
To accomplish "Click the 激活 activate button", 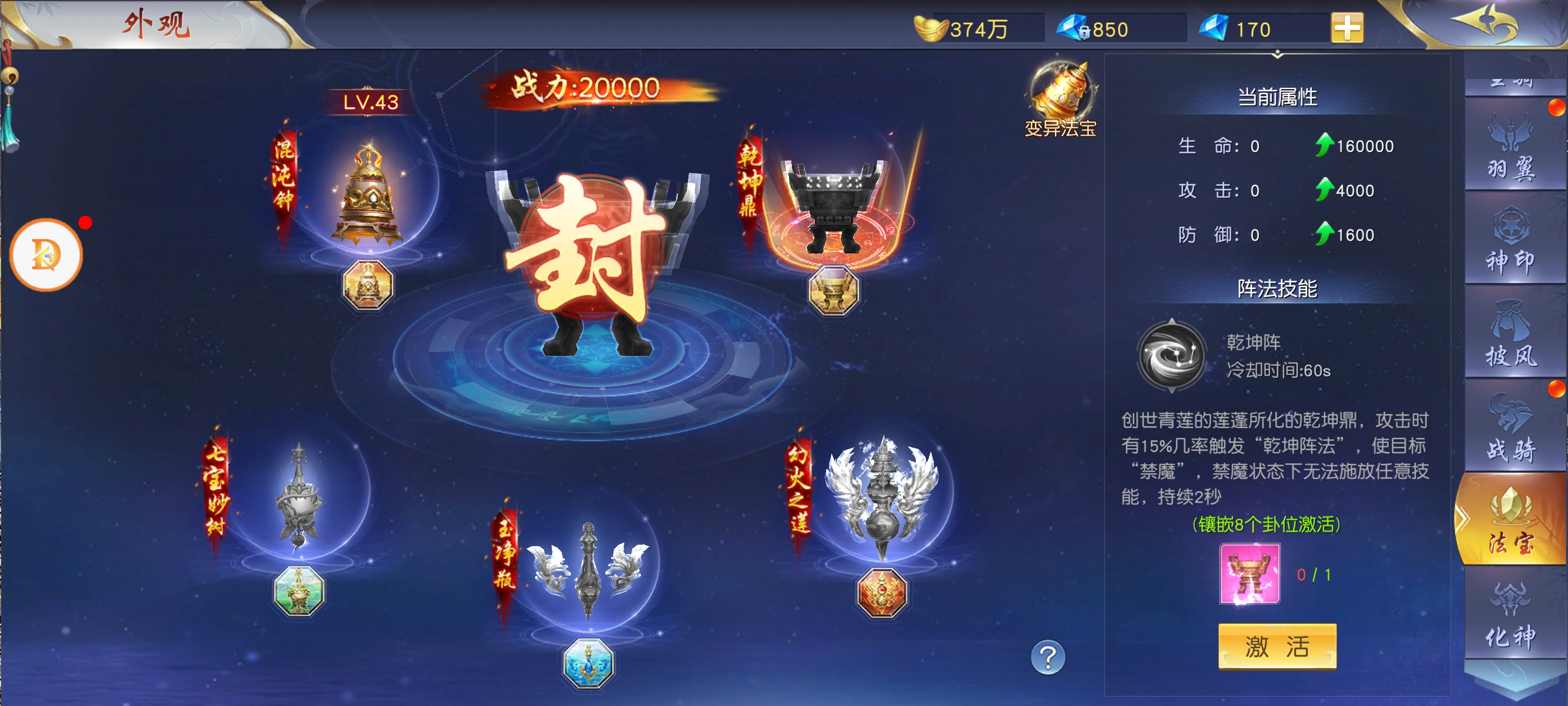I will point(1276,646).
